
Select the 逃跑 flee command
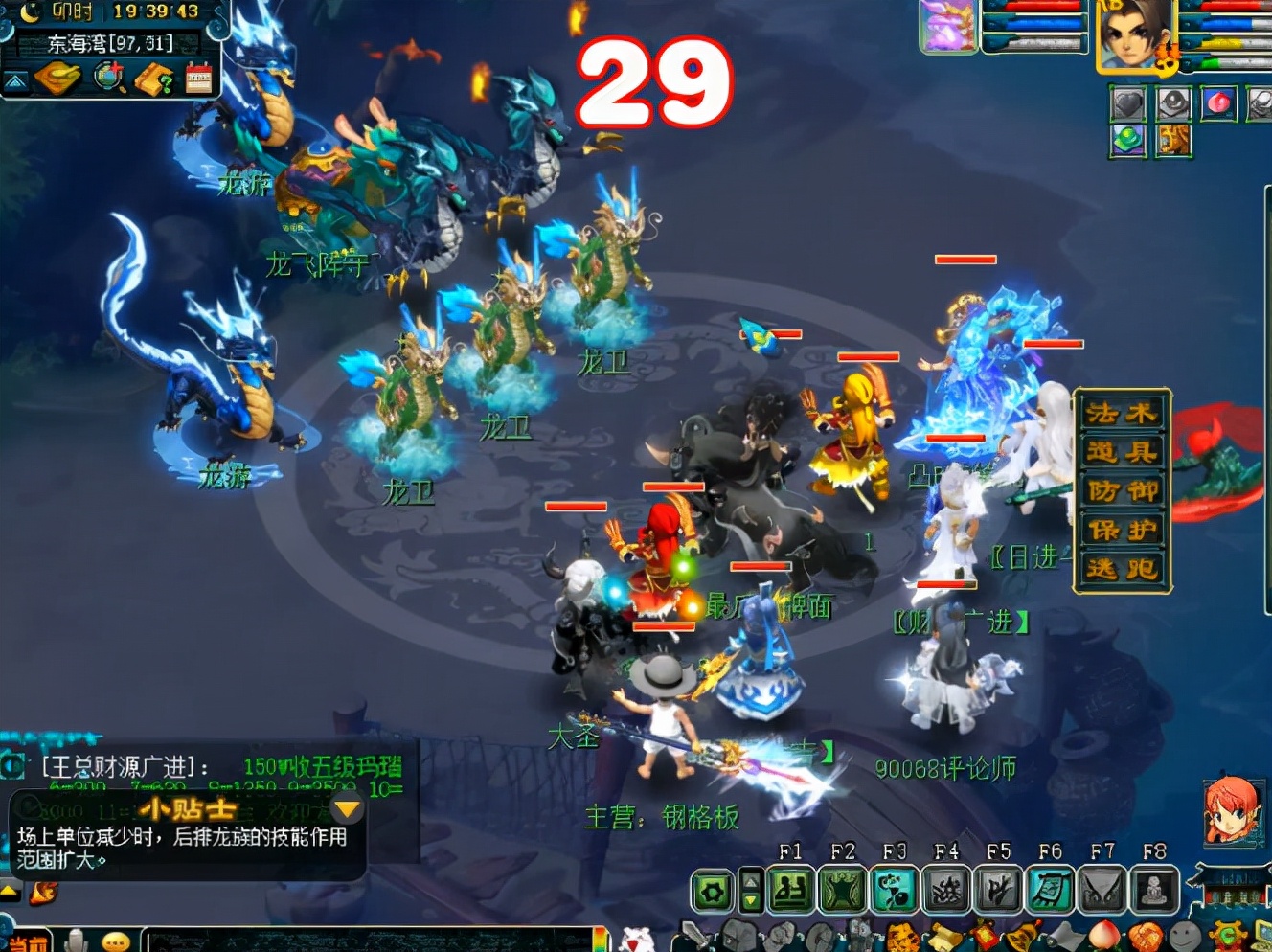(x=1122, y=570)
